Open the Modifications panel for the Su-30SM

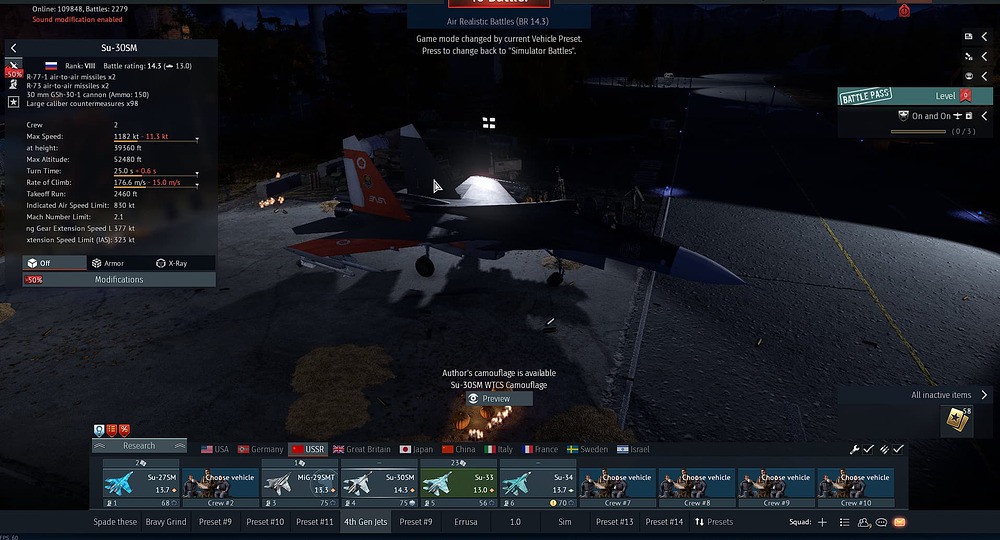coord(119,279)
